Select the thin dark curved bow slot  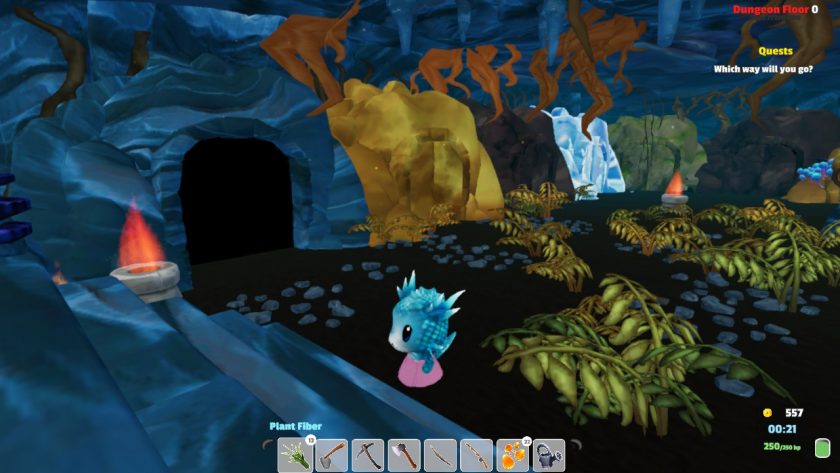[440, 455]
